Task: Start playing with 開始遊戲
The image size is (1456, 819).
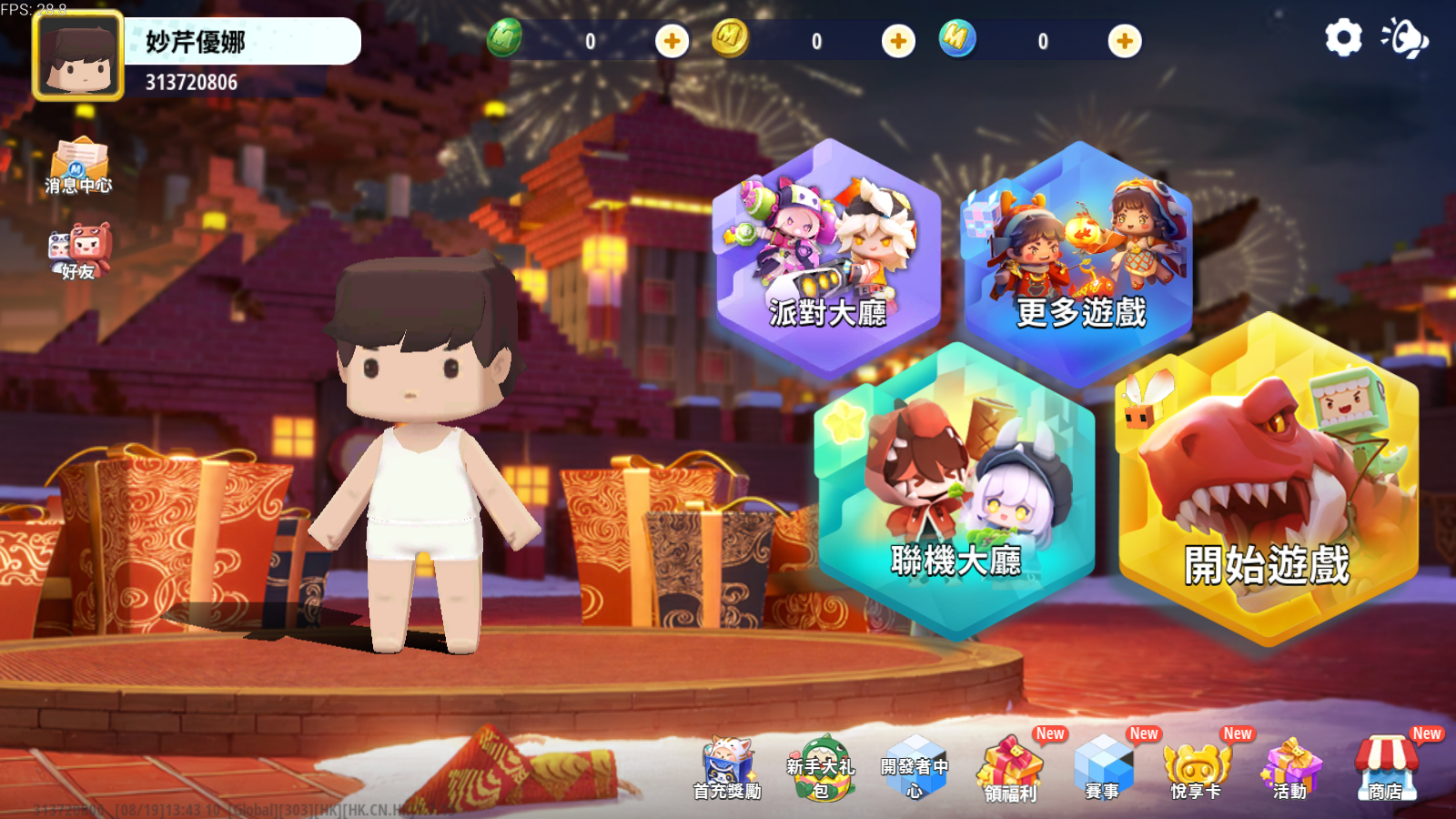Action: tap(1267, 482)
